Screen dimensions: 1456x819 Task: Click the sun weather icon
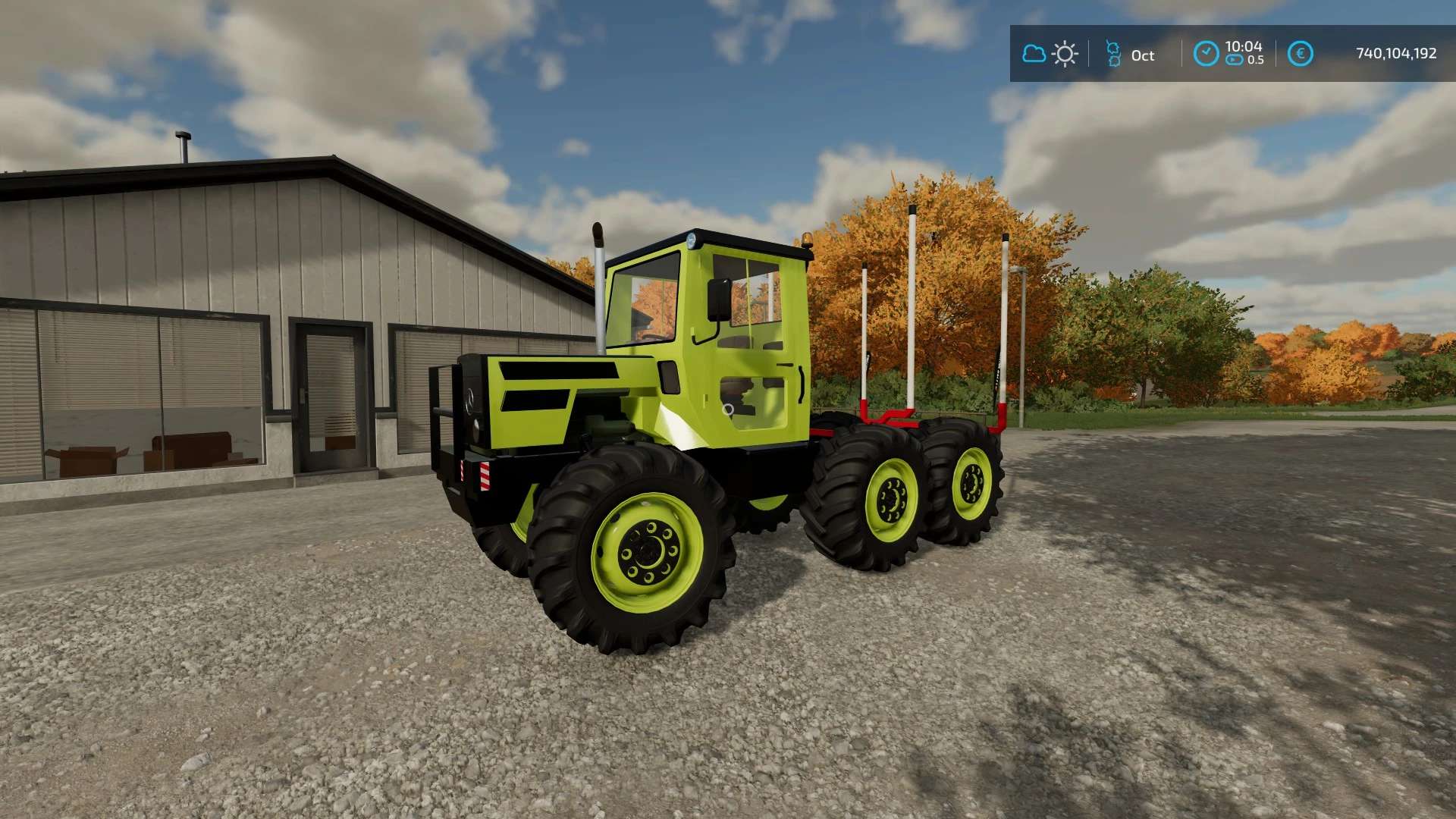(1065, 54)
